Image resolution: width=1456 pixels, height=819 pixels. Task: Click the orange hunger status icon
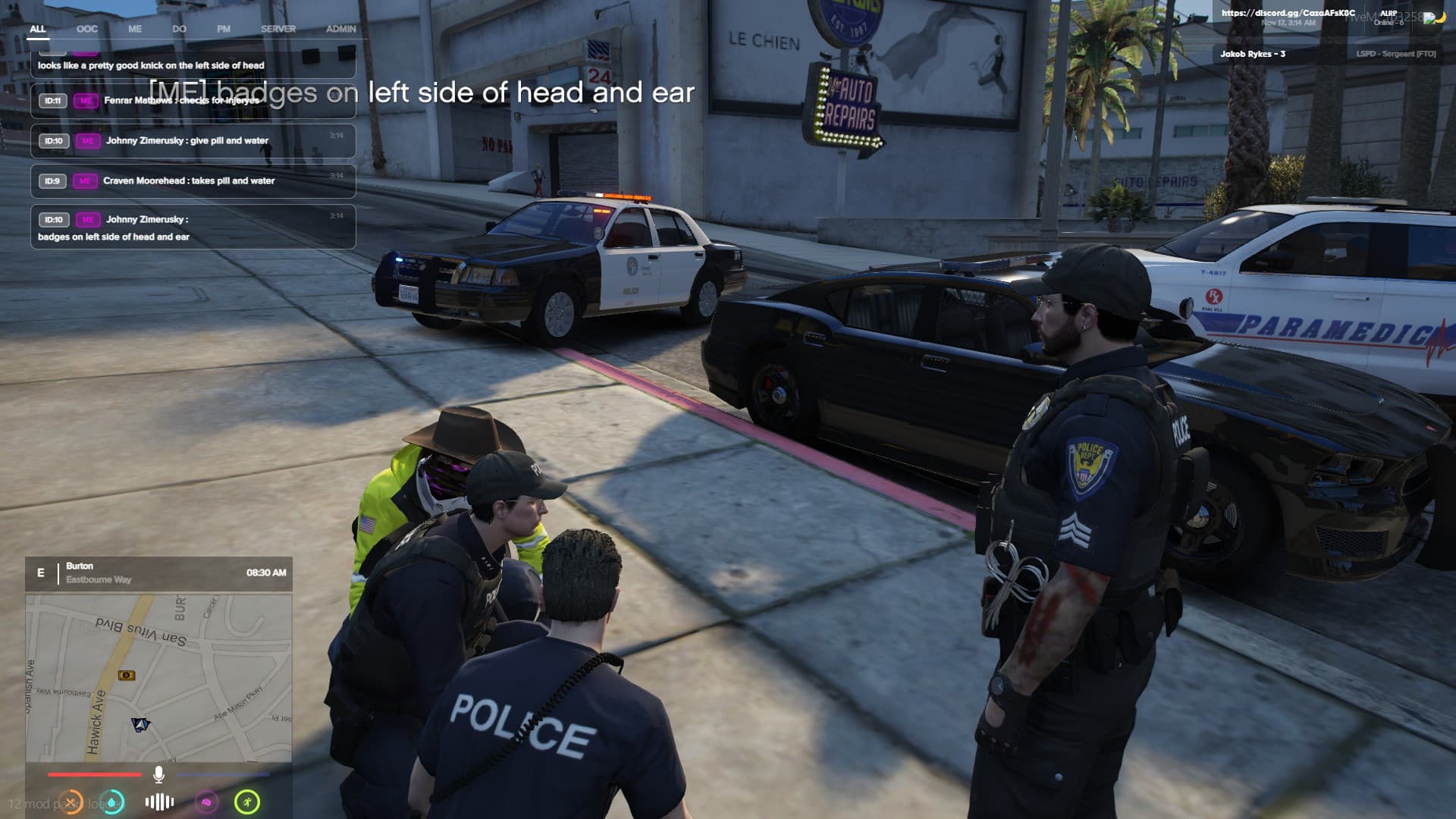(71, 802)
